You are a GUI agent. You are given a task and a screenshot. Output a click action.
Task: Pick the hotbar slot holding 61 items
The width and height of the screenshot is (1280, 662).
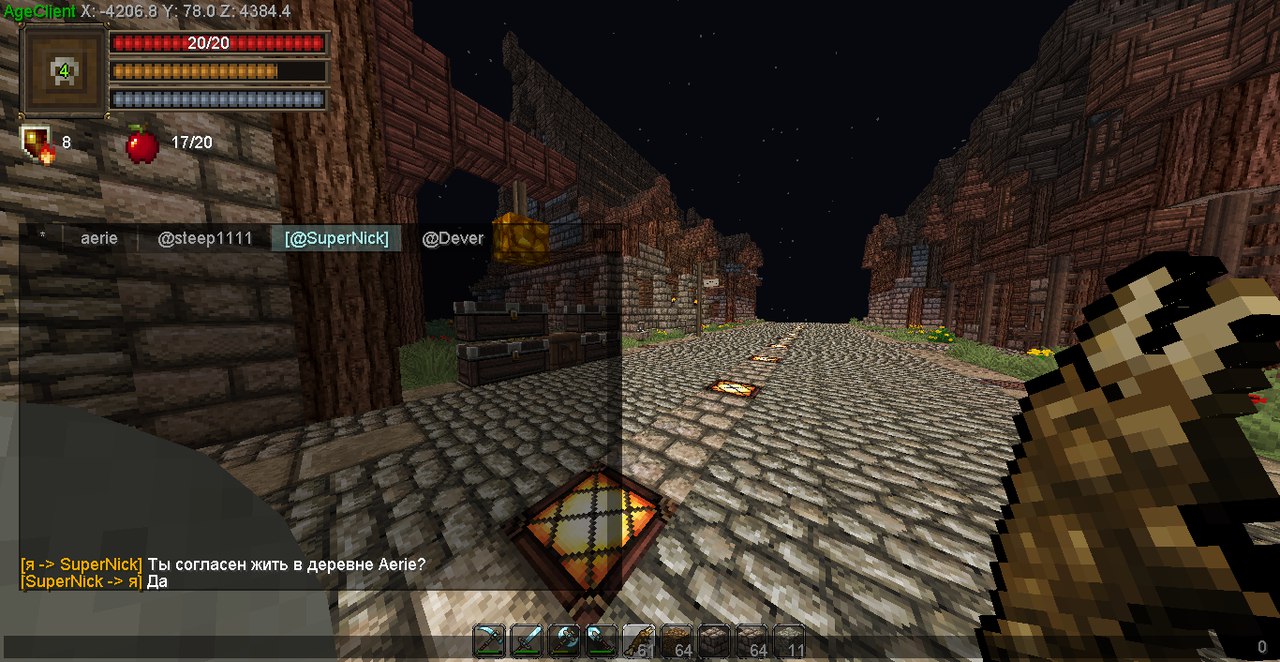tap(639, 641)
